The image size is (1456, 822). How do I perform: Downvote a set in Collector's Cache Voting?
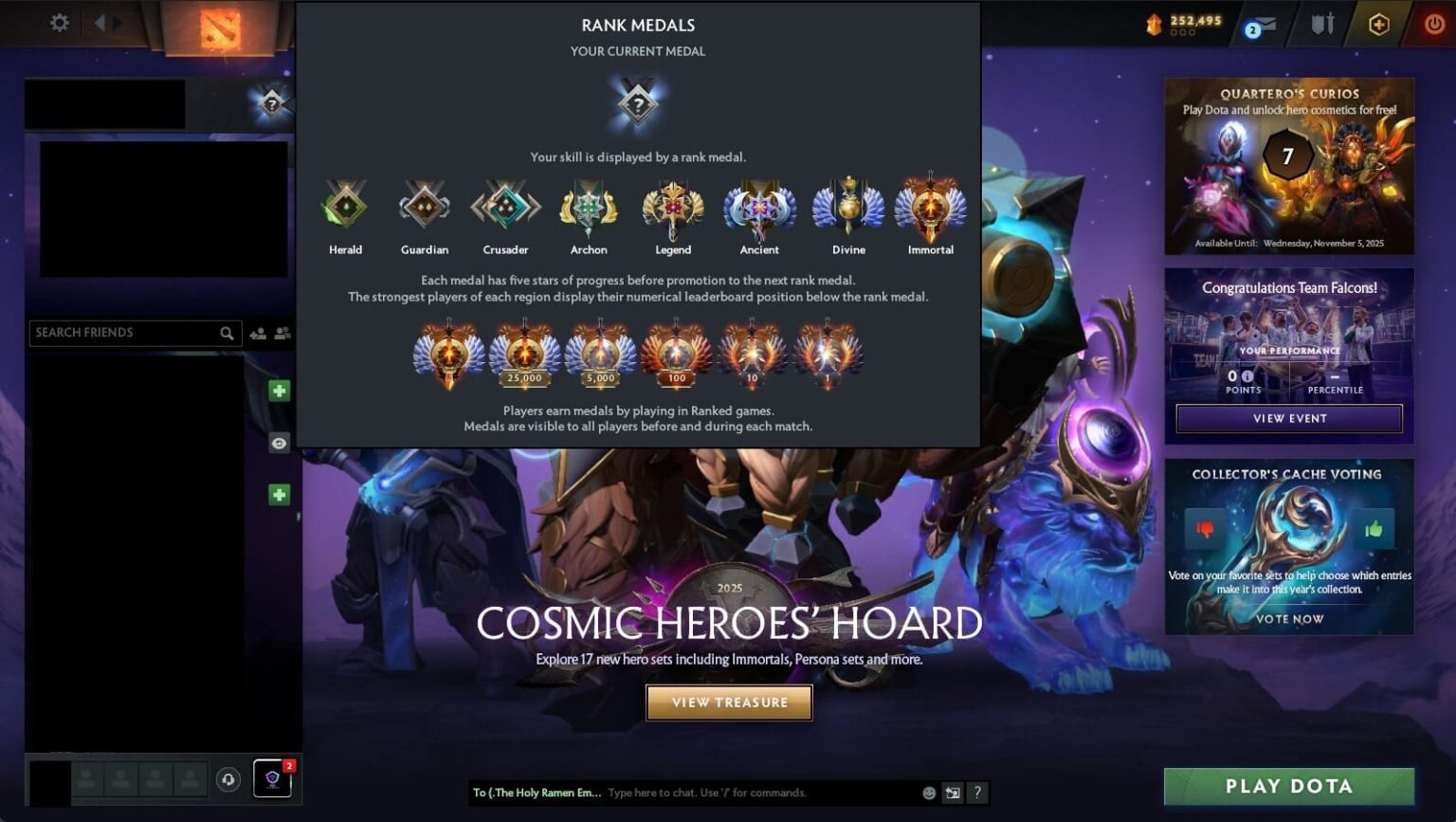click(1206, 530)
